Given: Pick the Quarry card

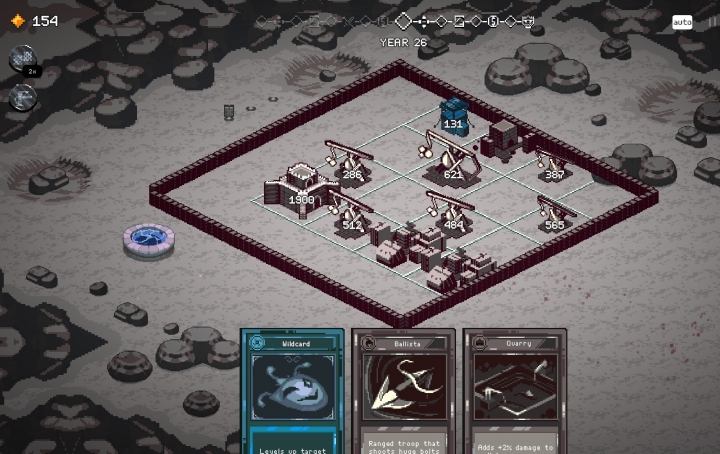Looking at the screenshot, I should click(514, 392).
